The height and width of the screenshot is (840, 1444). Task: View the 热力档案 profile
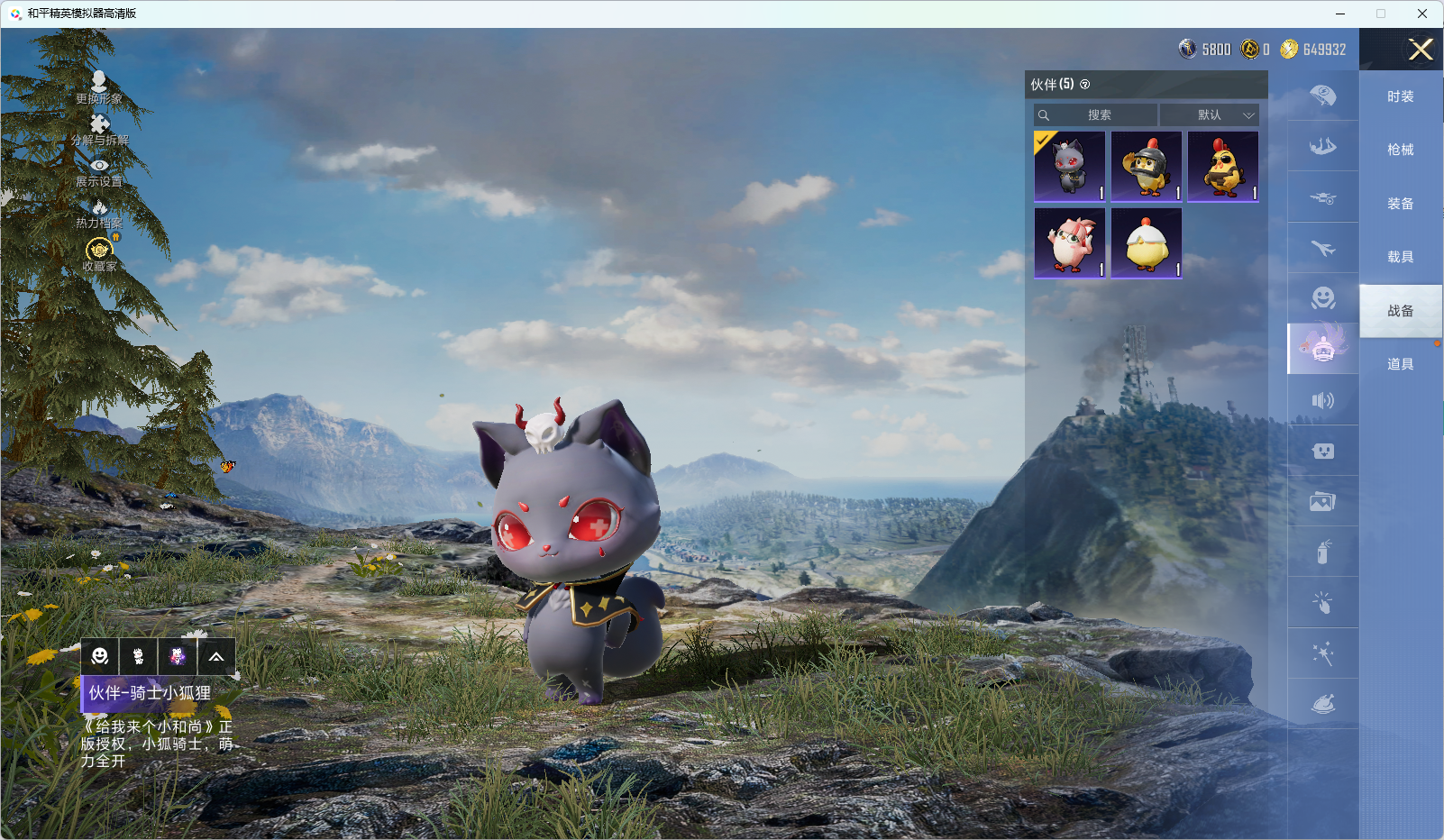[99, 214]
